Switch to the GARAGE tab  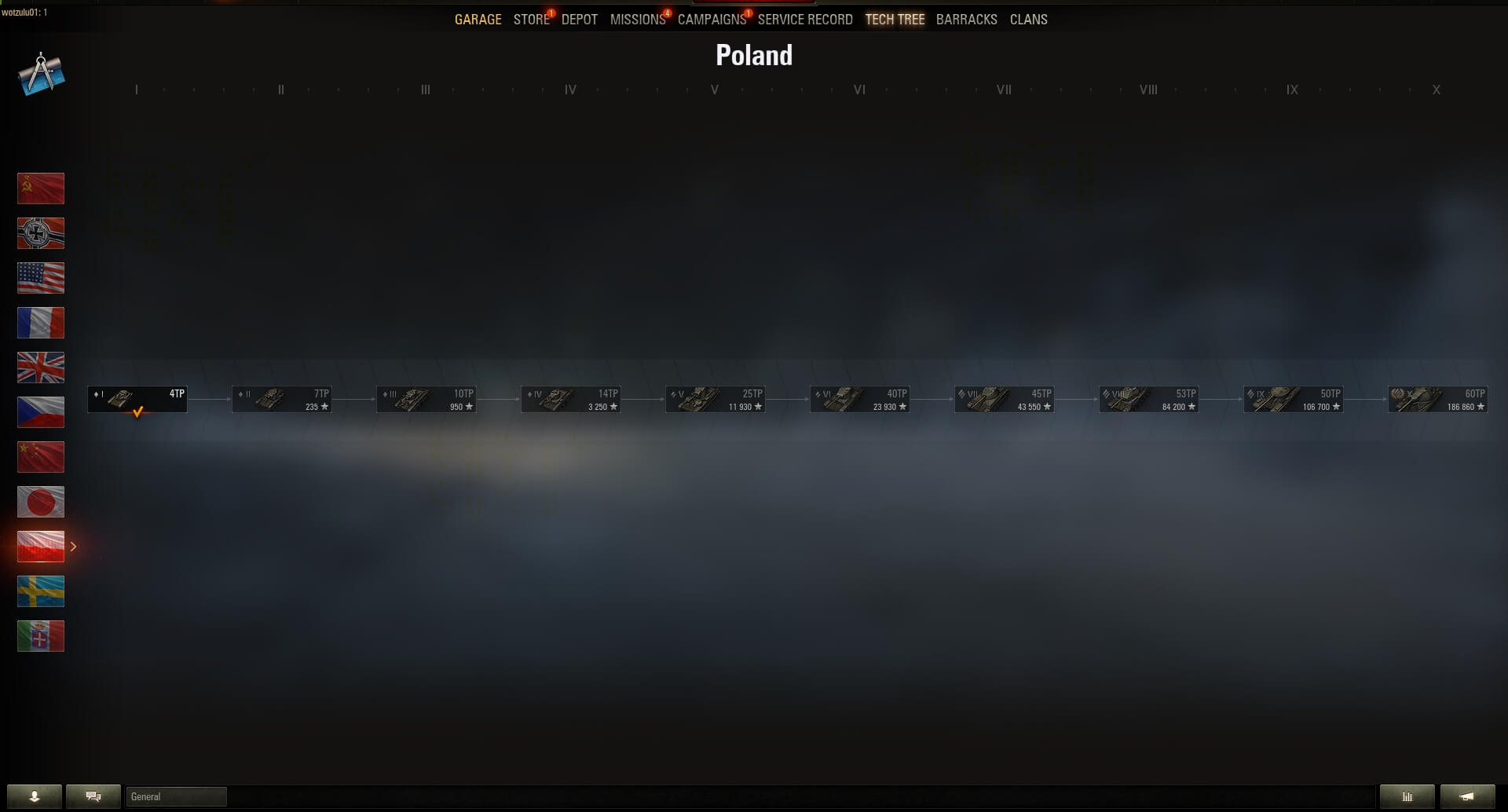pos(477,19)
